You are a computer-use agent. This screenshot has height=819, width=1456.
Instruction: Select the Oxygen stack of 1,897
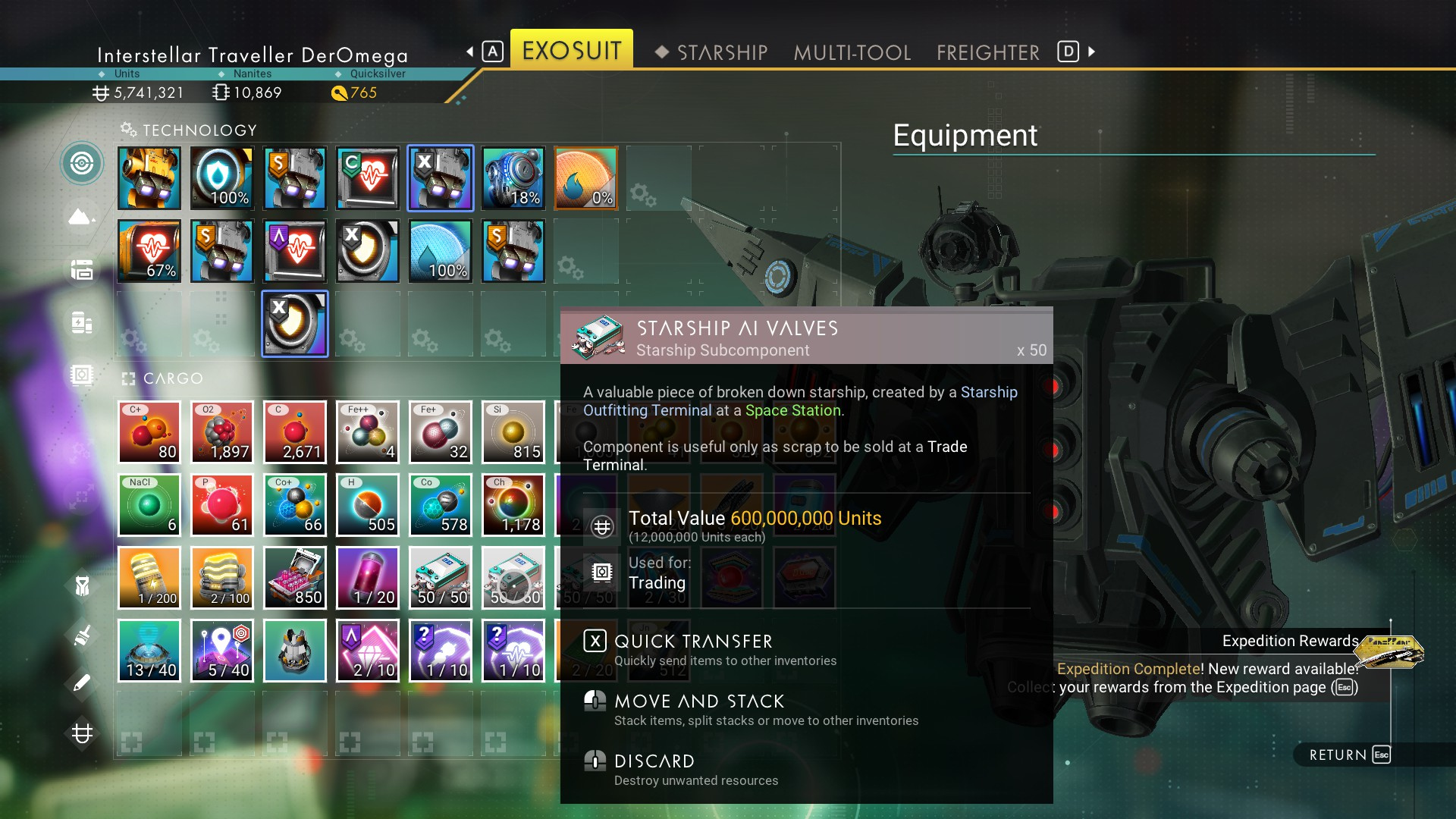[x=222, y=432]
